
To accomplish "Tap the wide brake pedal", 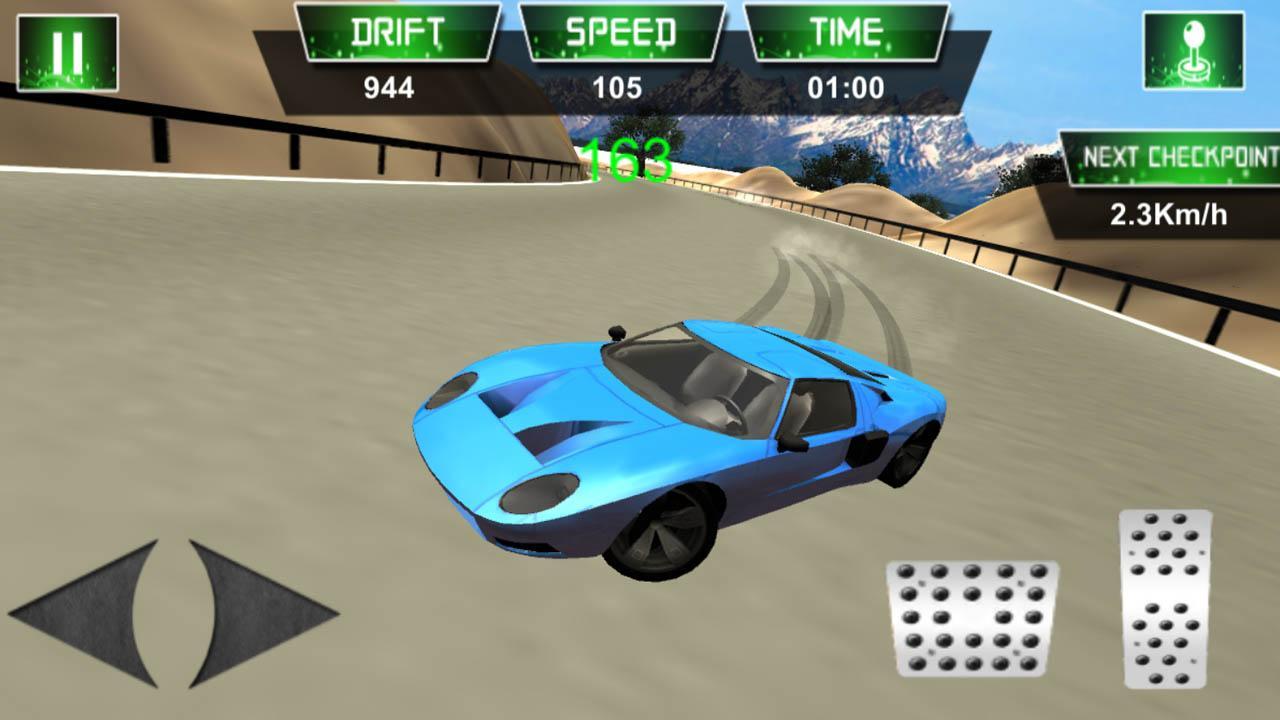I will [971, 618].
